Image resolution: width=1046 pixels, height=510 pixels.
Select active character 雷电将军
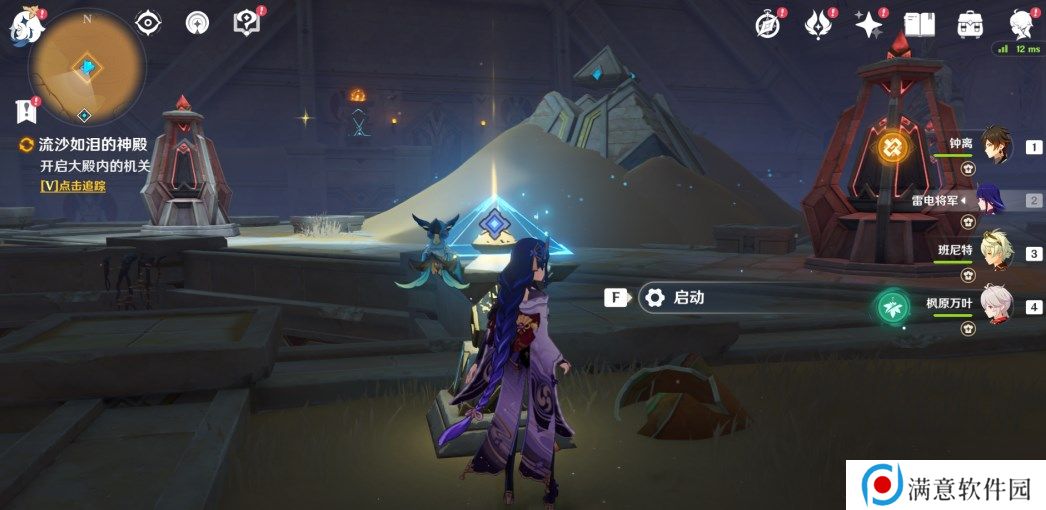(995, 200)
